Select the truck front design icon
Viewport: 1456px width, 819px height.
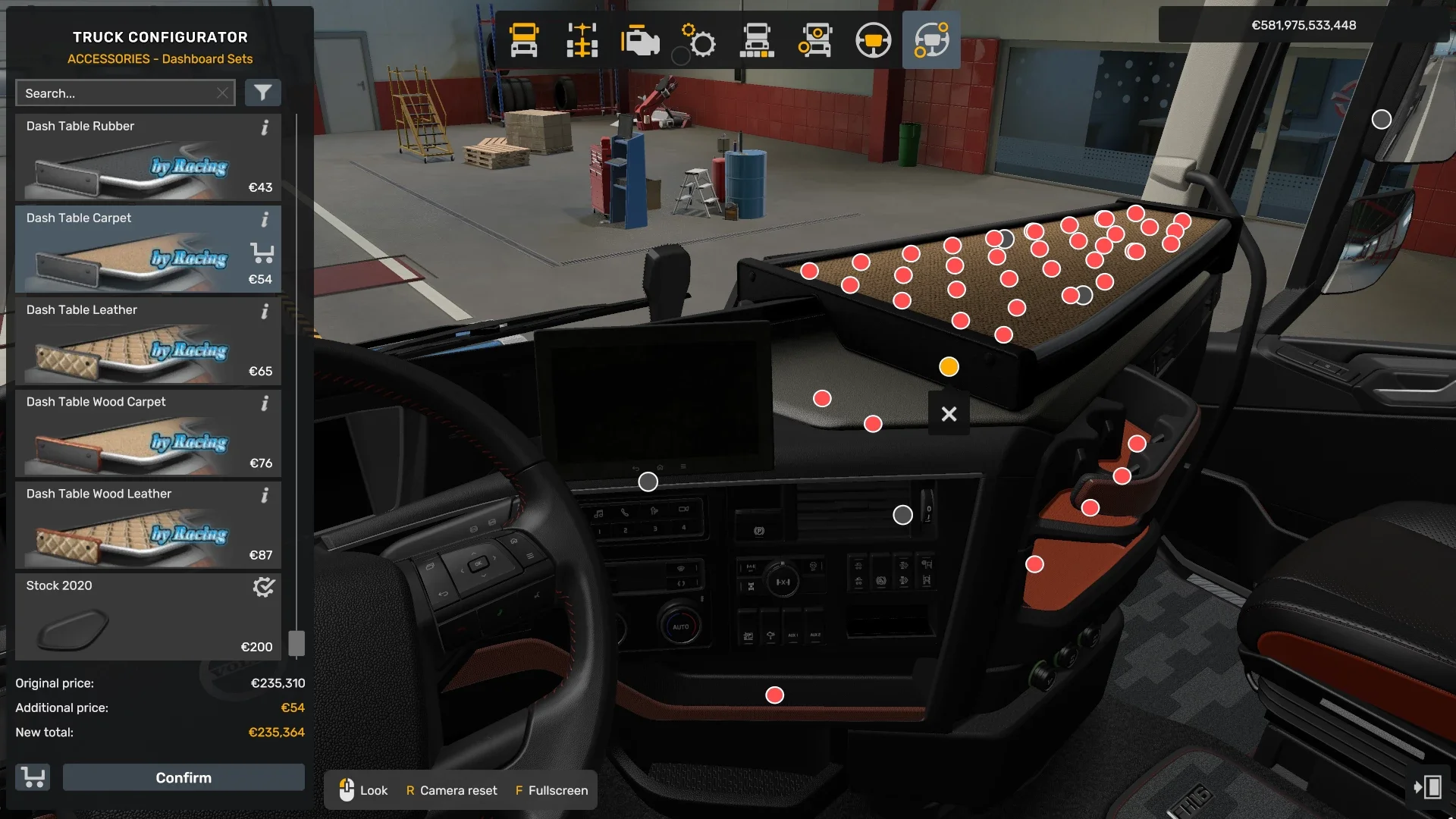758,40
